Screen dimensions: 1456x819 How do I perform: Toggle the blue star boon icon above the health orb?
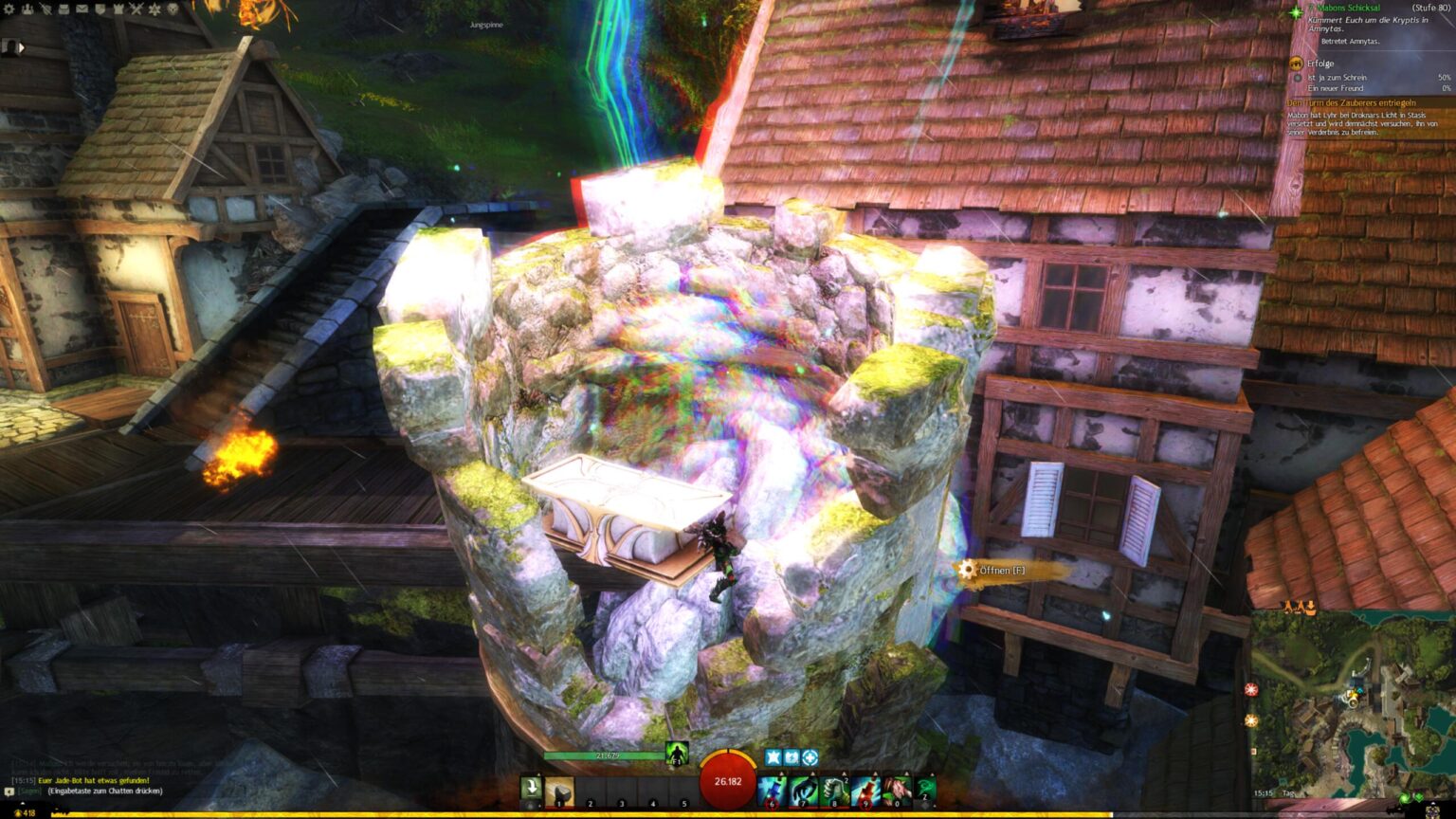coord(773,757)
